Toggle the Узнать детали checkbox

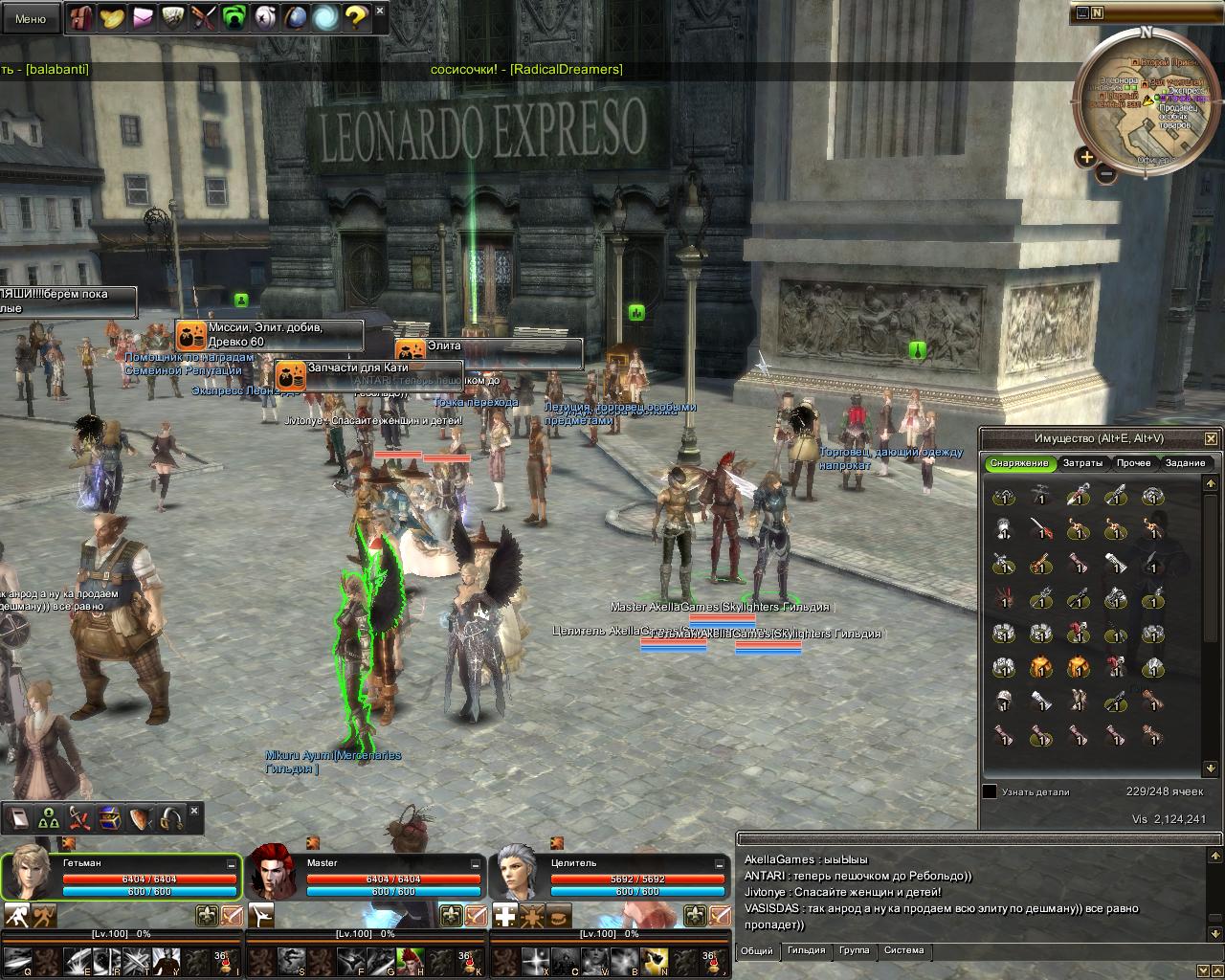coord(990,791)
